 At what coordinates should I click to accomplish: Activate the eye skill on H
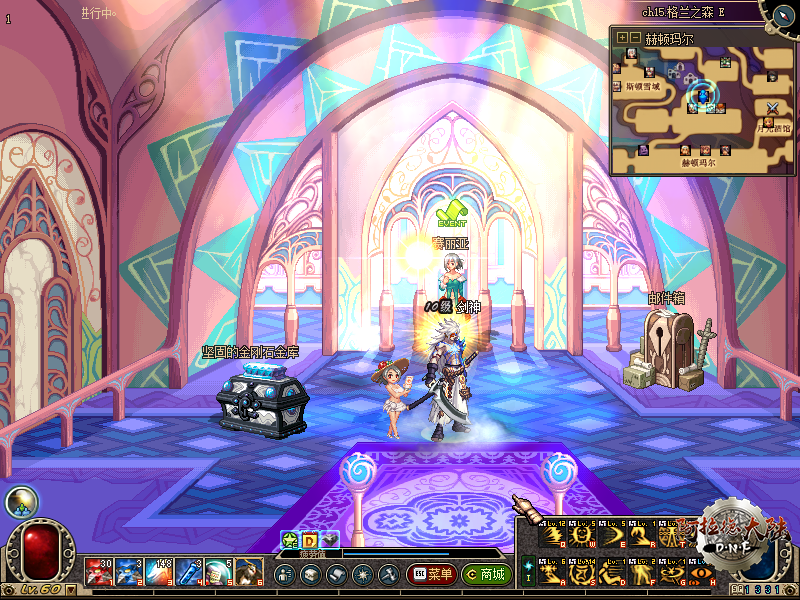700,575
